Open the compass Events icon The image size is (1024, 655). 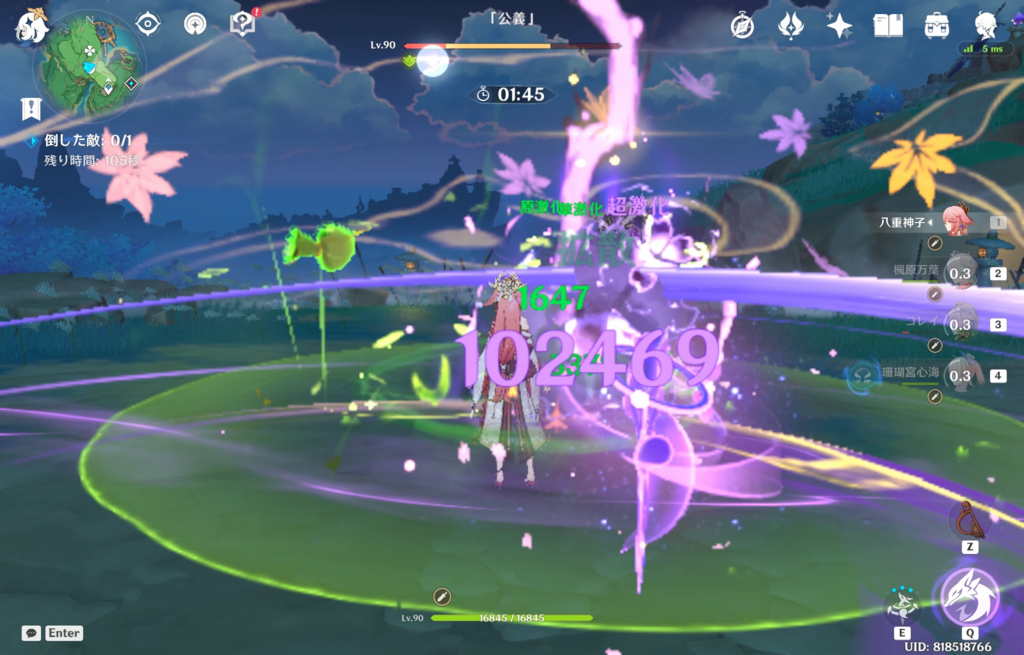point(742,25)
